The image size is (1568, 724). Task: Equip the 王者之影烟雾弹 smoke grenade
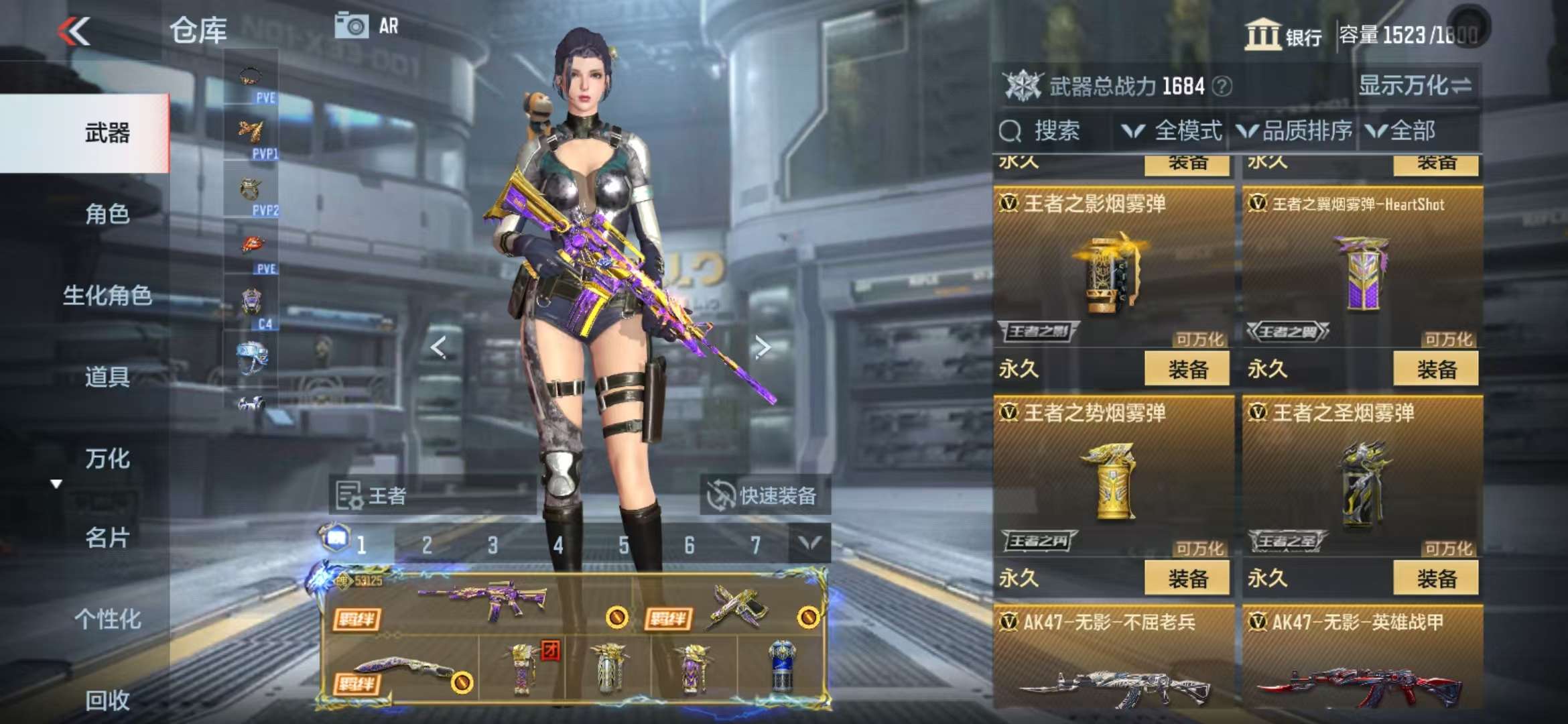coord(1187,369)
